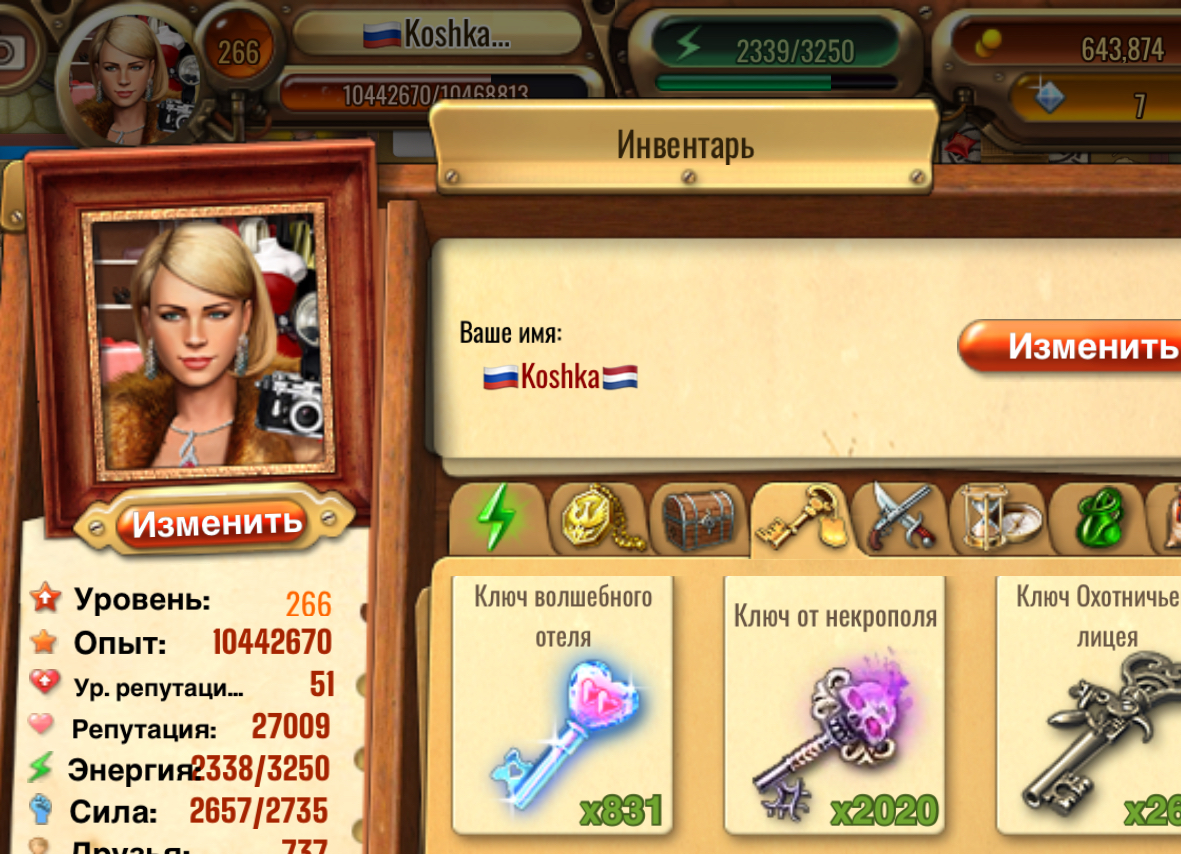Switch to the gold medallion tab
1181x854 pixels.
click(597, 518)
